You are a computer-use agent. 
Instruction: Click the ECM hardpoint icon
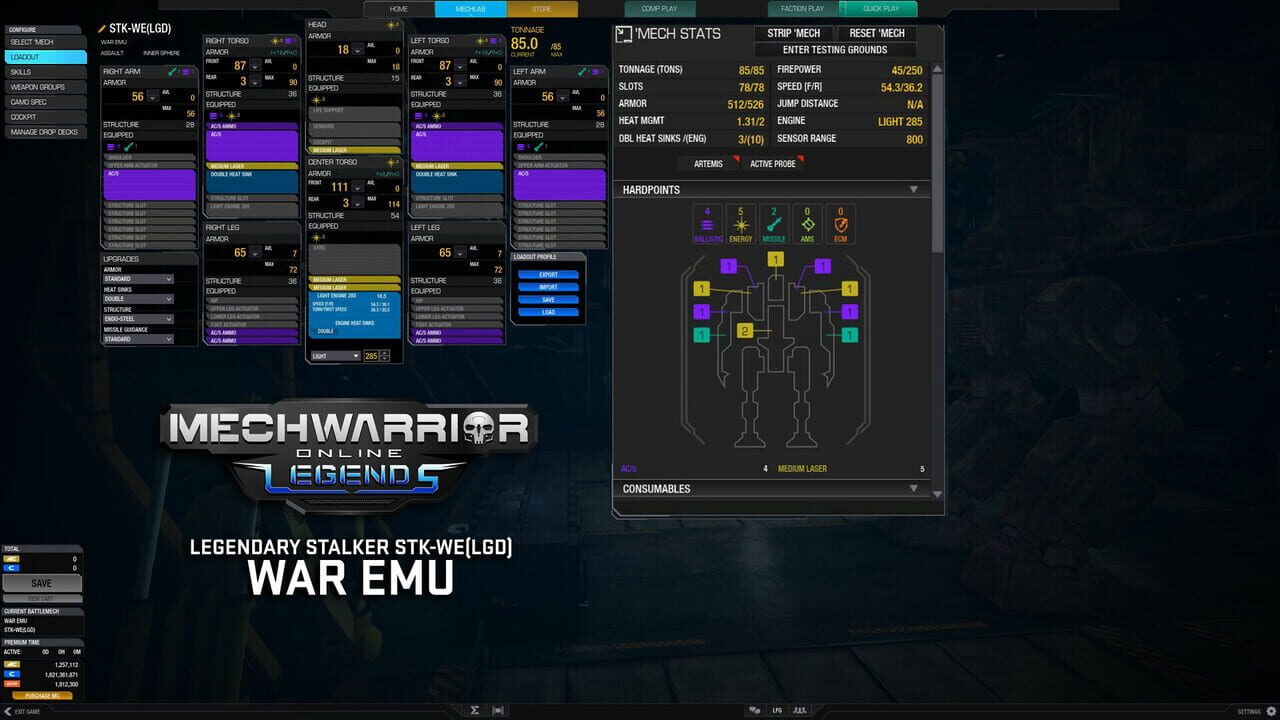(839, 223)
